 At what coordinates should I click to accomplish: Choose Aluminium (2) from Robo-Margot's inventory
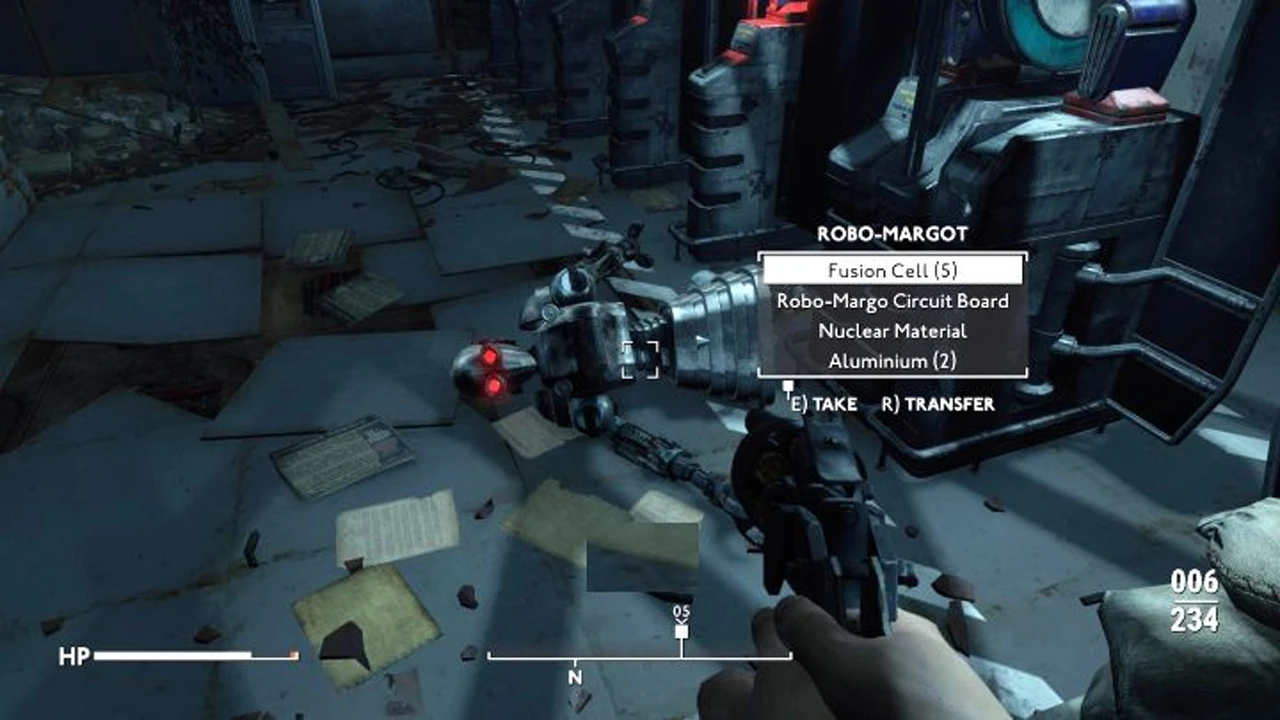pos(893,361)
